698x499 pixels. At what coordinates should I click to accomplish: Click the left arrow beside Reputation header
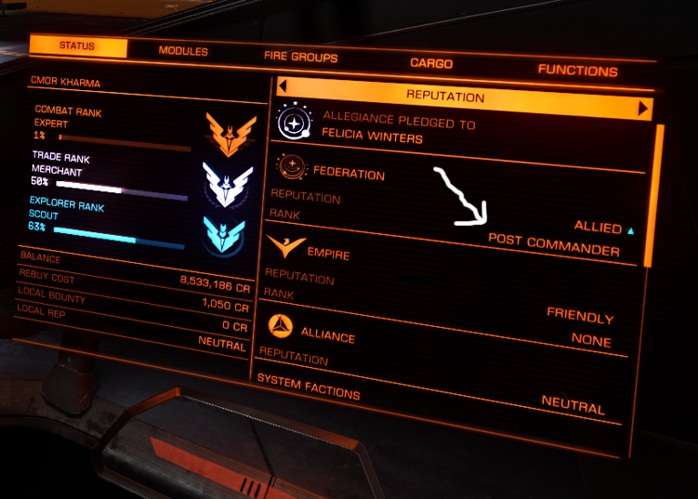[283, 87]
